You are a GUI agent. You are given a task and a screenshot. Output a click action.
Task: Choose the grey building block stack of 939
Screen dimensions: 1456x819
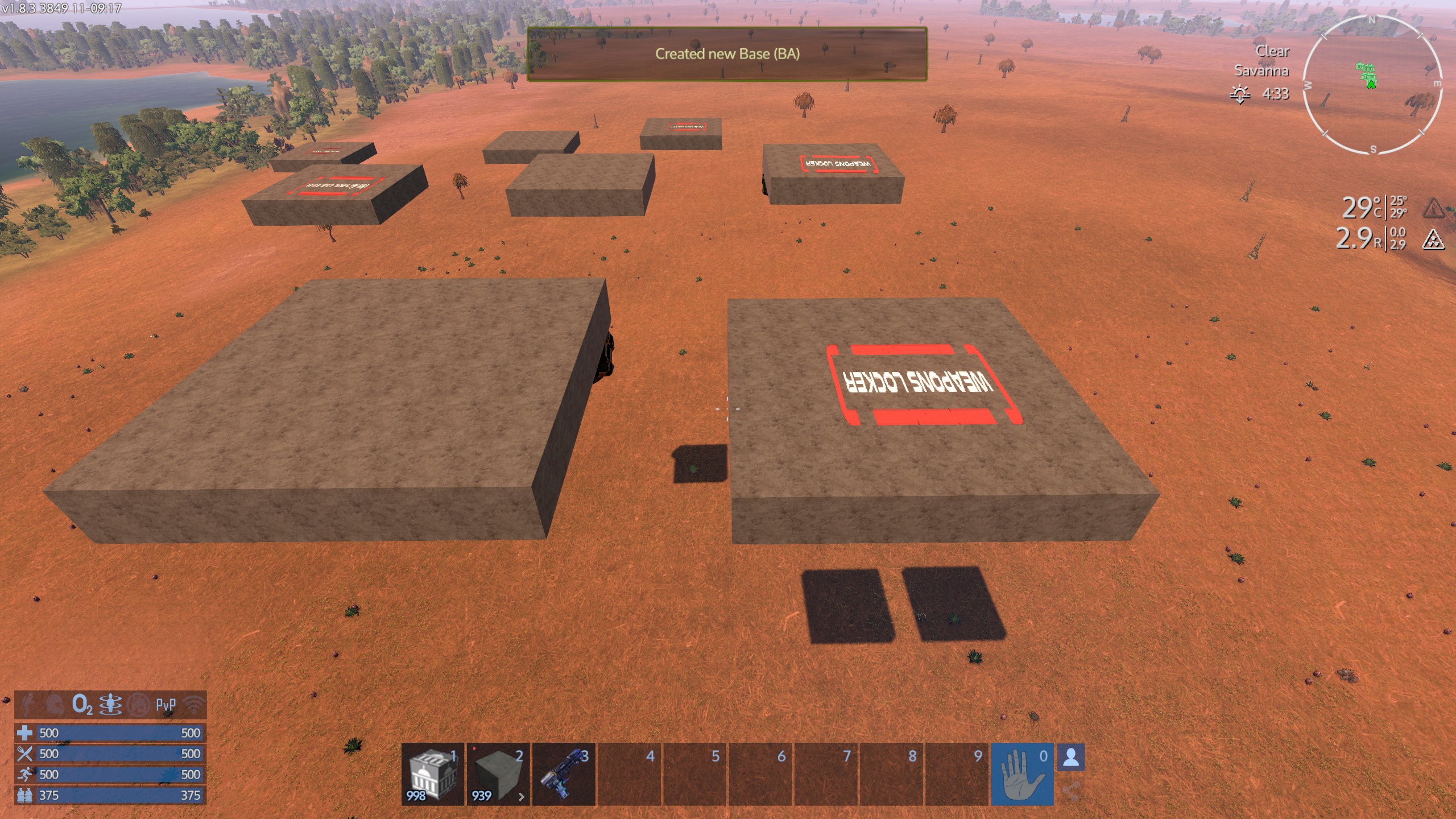(498, 773)
